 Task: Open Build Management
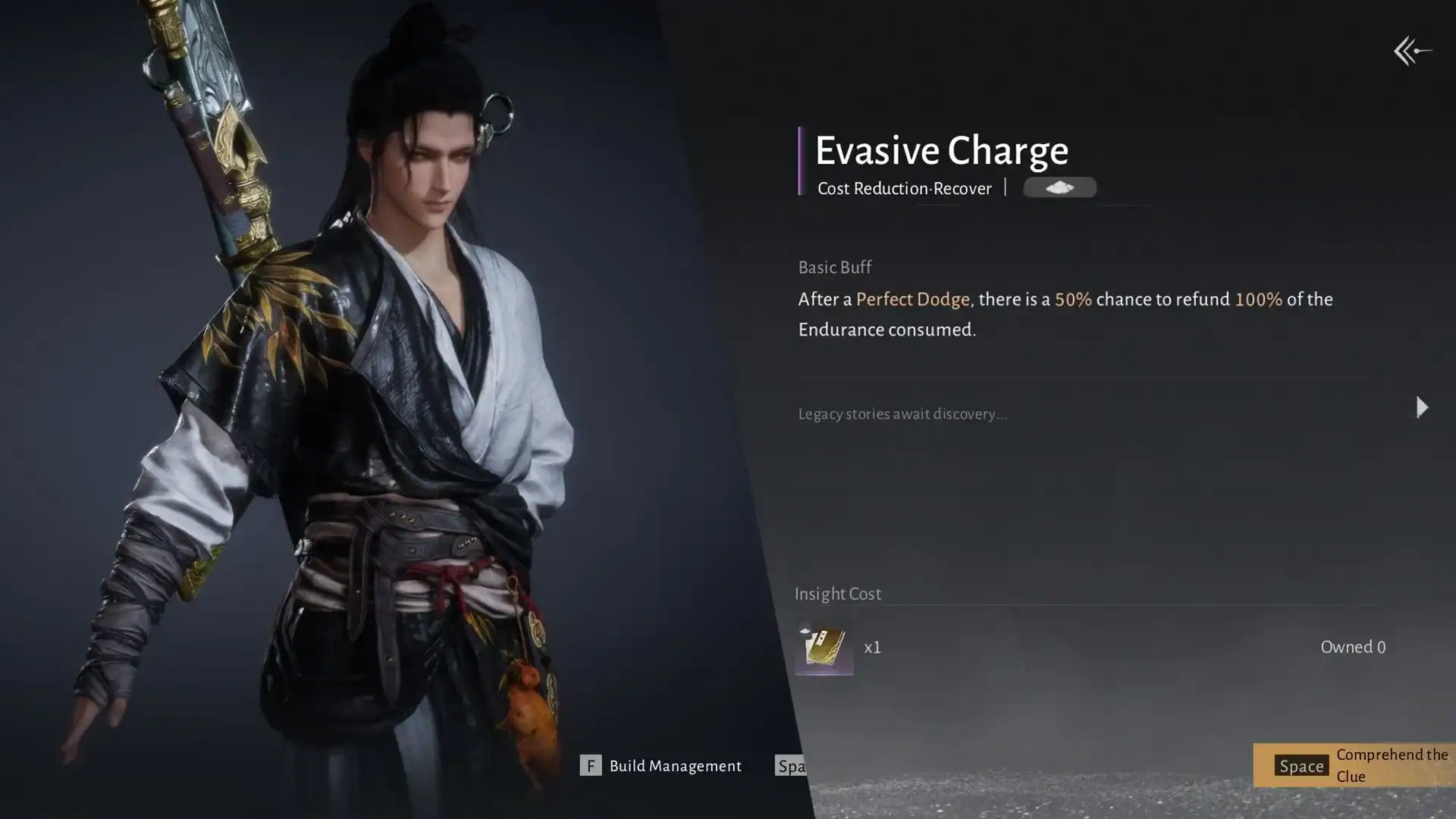pos(661,766)
